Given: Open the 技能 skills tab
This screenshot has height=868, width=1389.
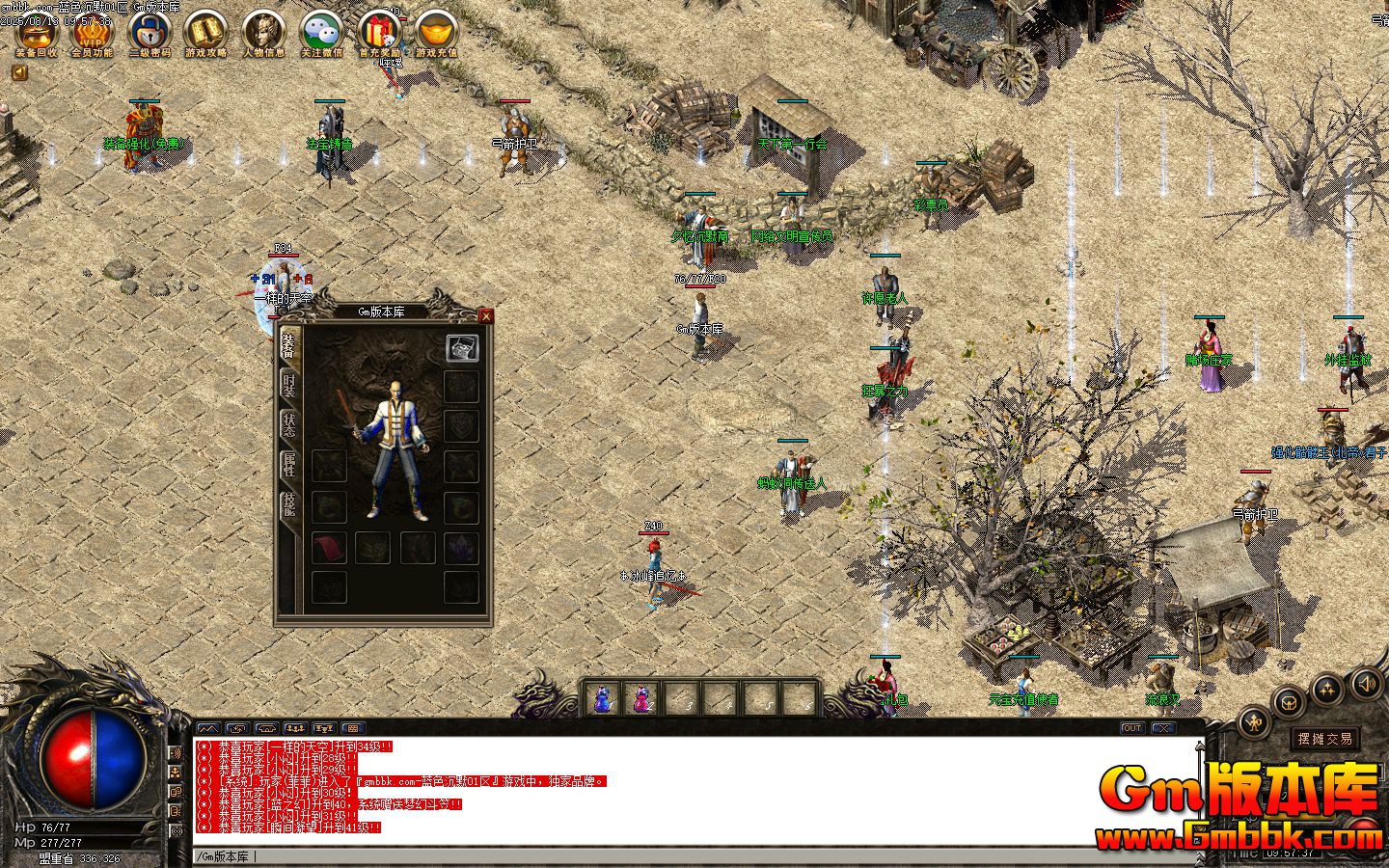Looking at the screenshot, I should [288, 504].
